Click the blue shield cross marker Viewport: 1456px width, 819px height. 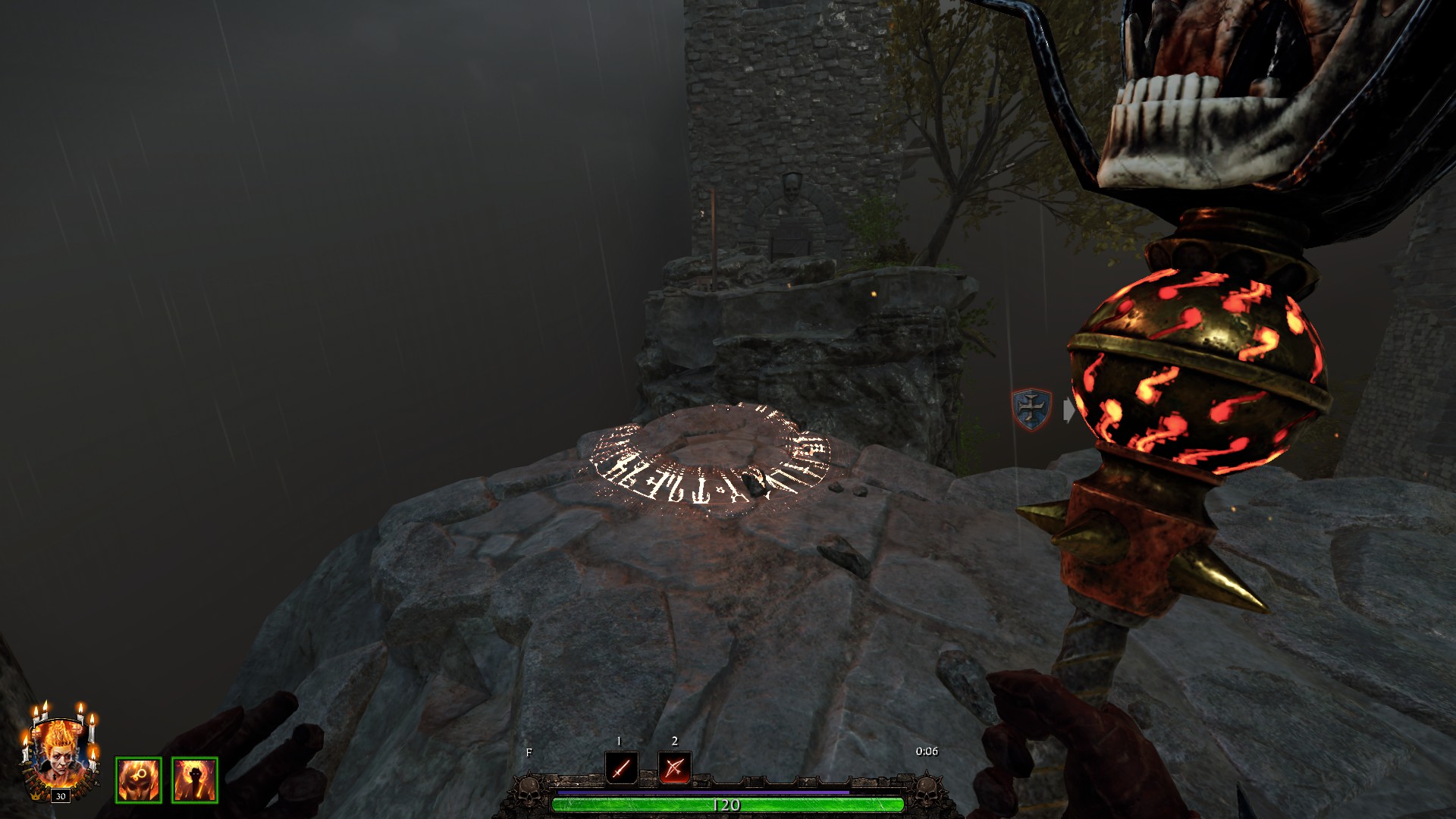point(1031,409)
